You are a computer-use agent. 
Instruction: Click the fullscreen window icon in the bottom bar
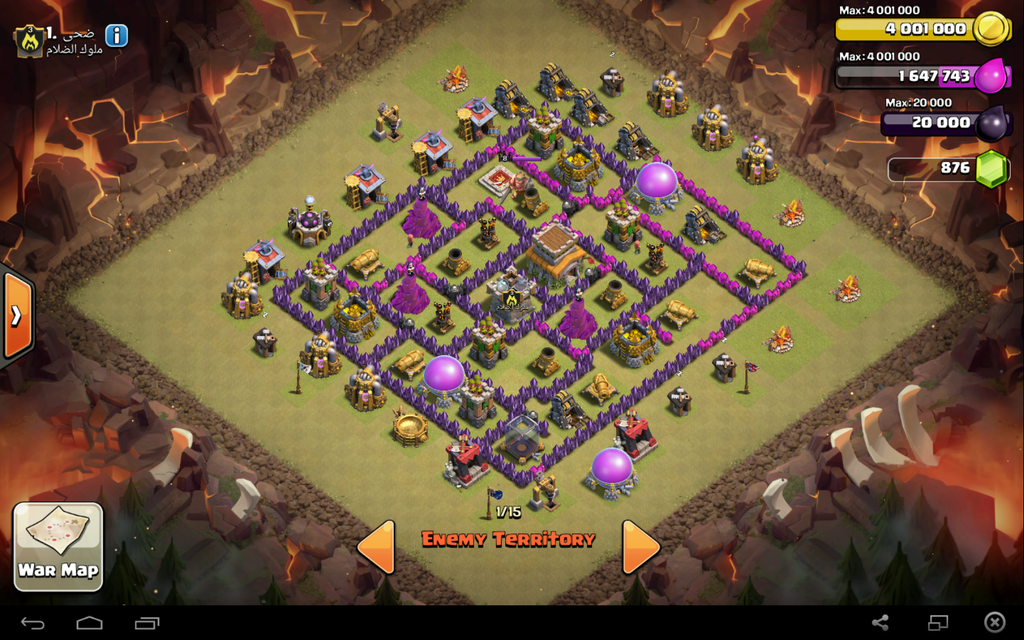937,623
